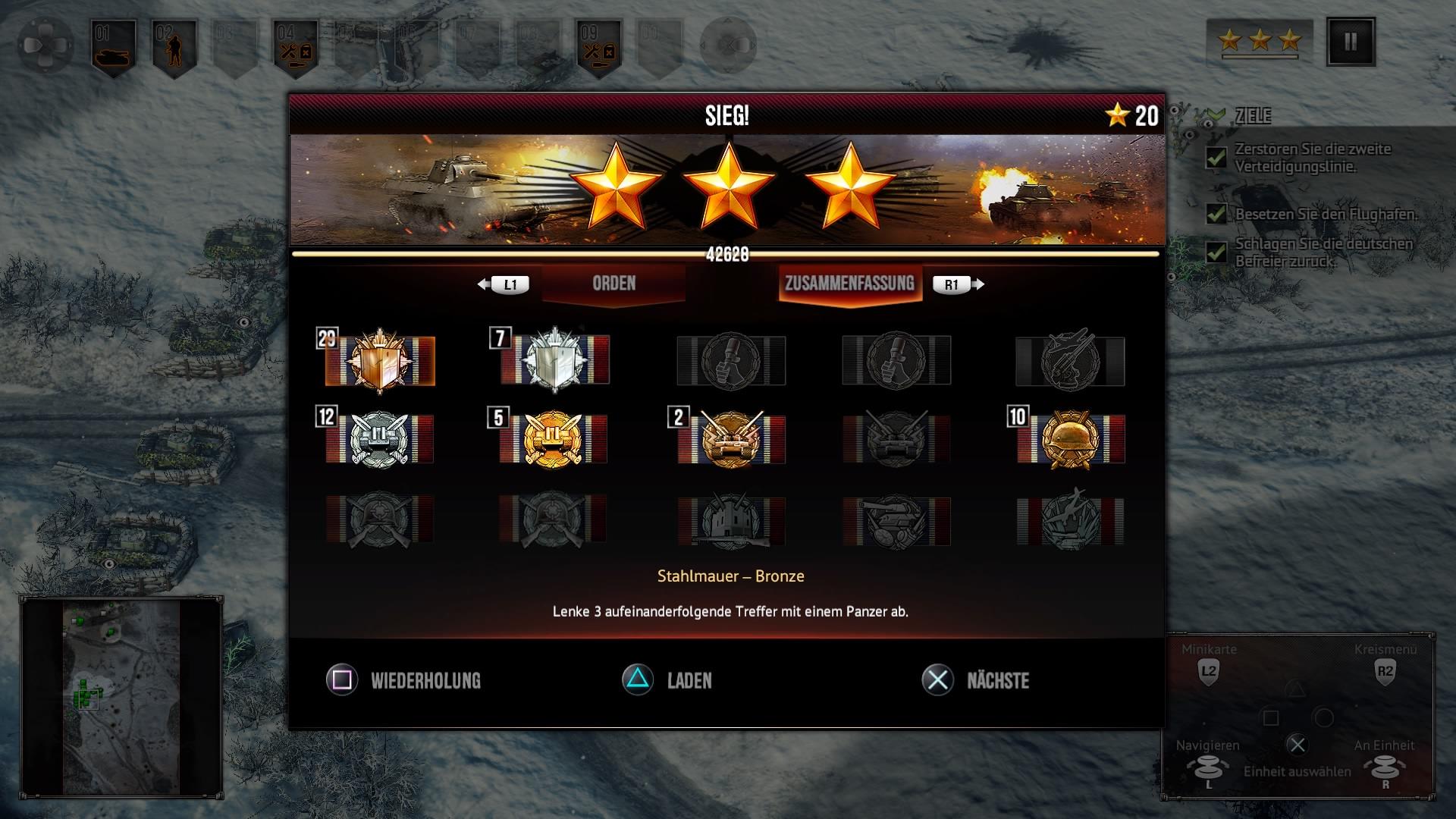Switch to the Orden tab
Image resolution: width=1456 pixels, height=819 pixels.
coord(613,284)
